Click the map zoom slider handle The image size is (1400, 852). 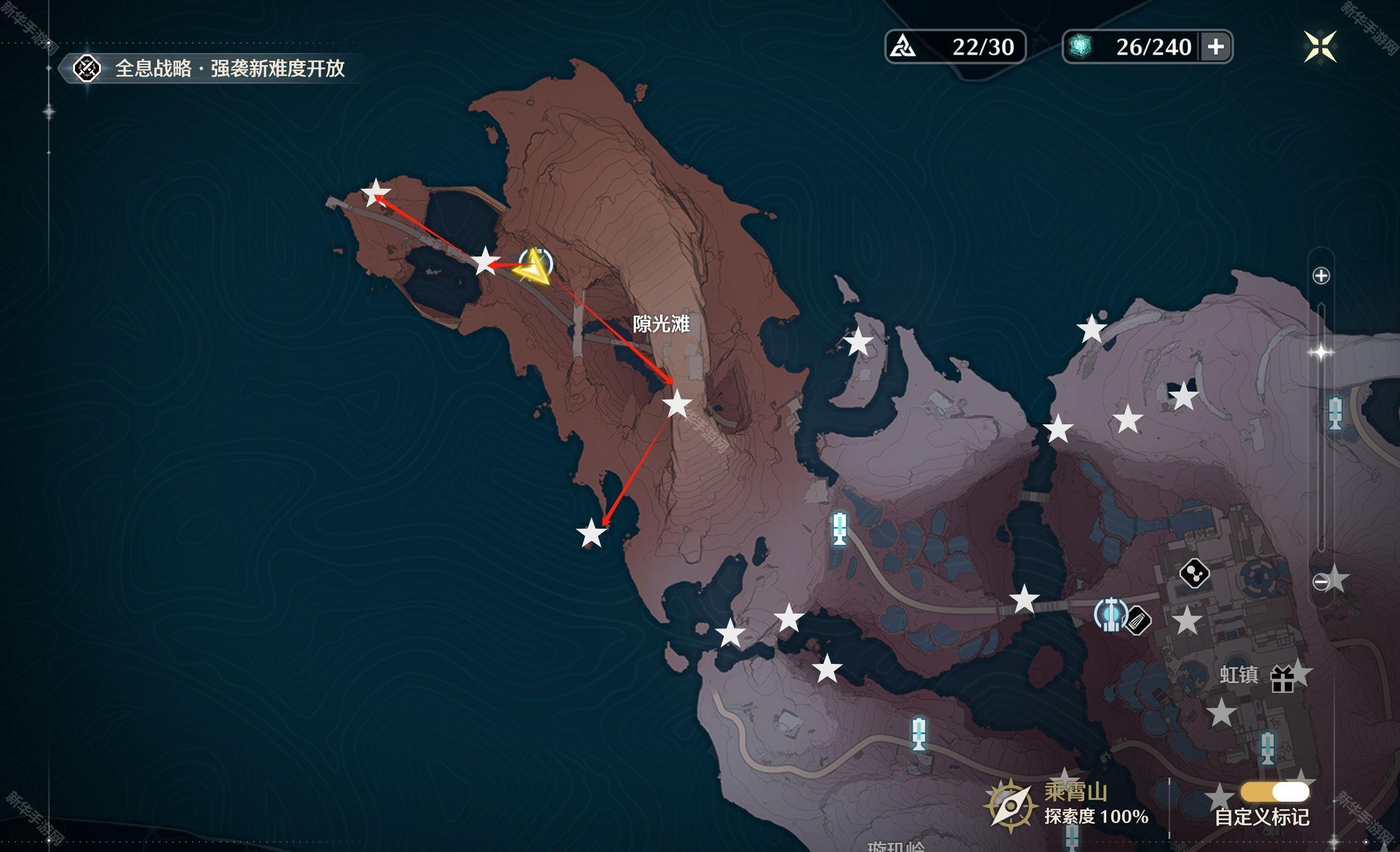[1321, 353]
